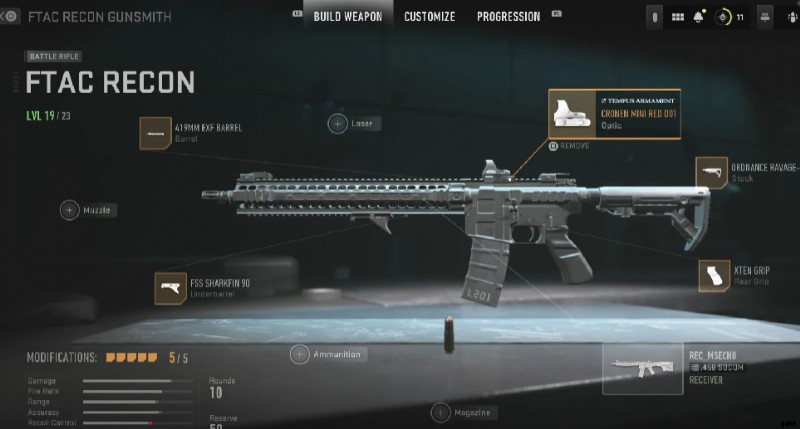Image resolution: width=800 pixels, height=429 pixels.
Task: Open the grid menu icon
Action: 677,18
